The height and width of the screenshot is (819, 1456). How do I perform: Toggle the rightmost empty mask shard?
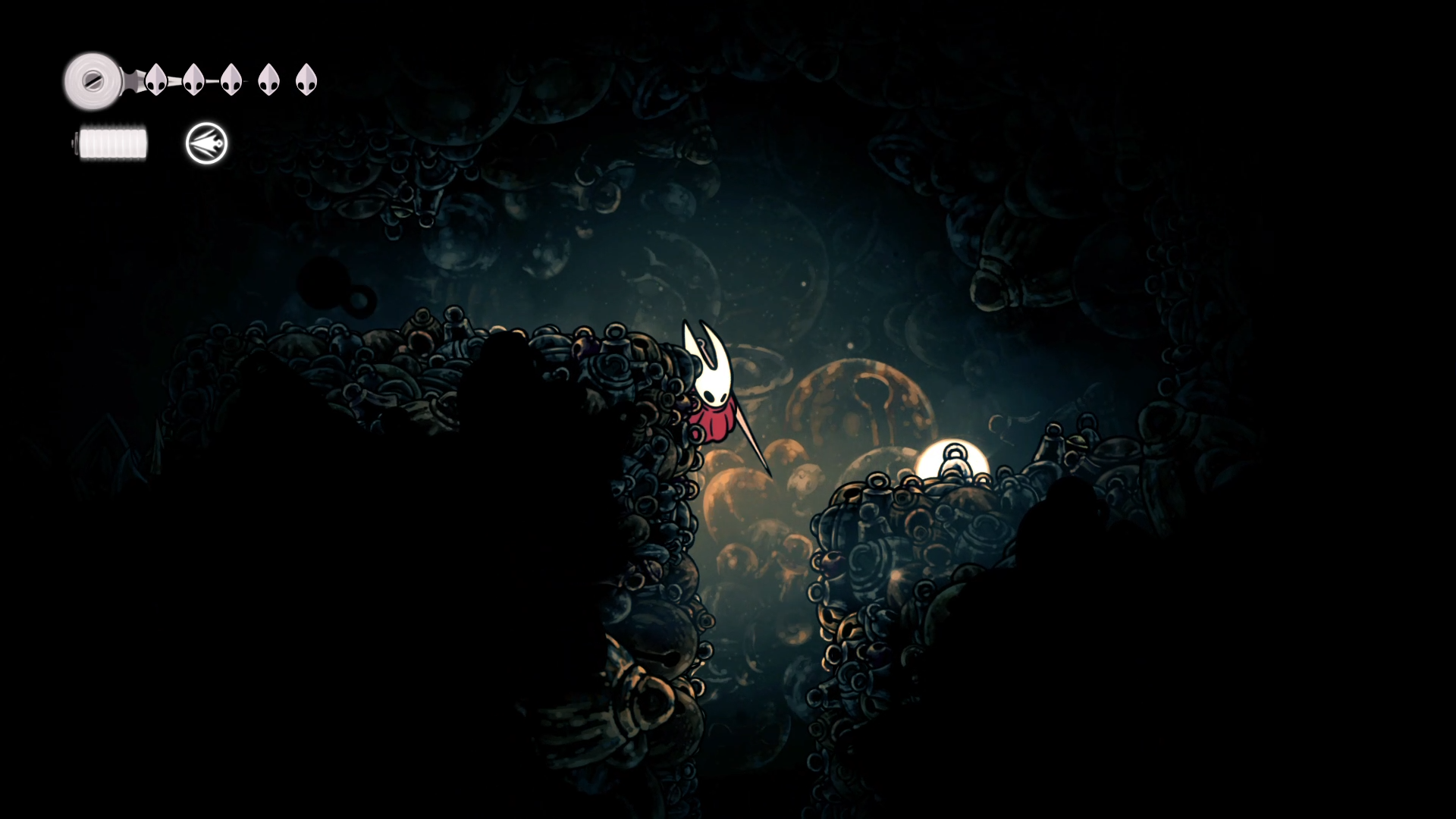(306, 80)
